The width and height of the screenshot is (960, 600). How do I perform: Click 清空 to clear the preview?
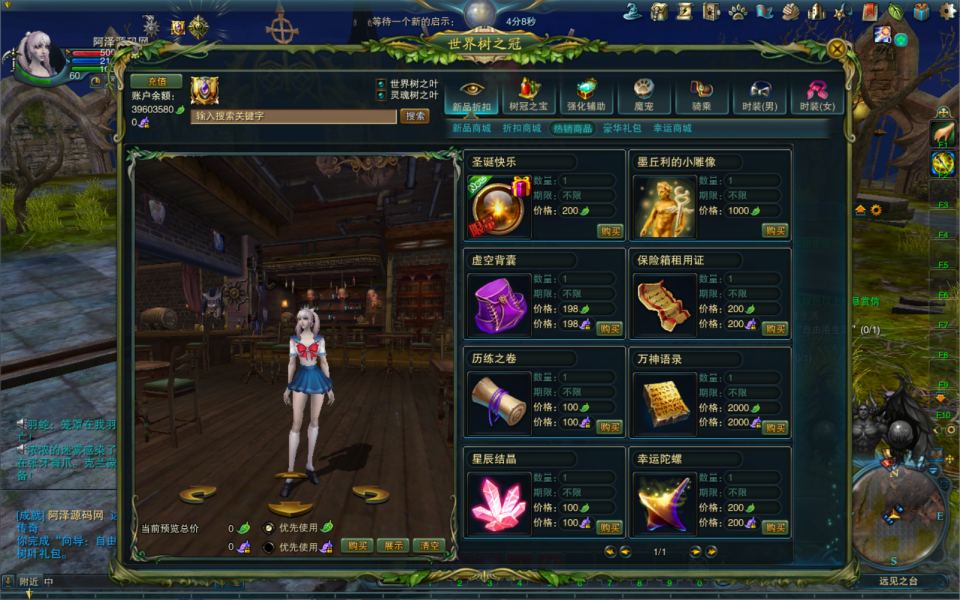coord(429,546)
